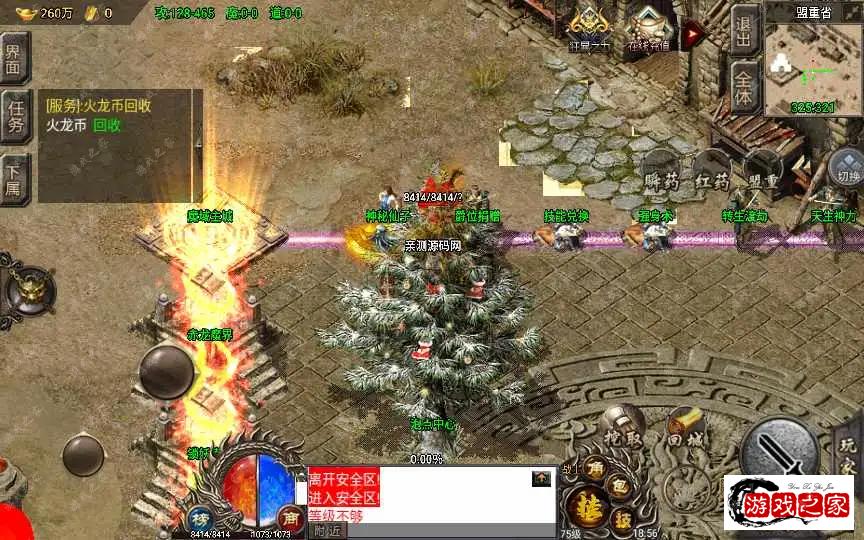Image resolution: width=864 pixels, height=540 pixels.
Task: Open the 任务 quest tab
Action: coord(16,118)
